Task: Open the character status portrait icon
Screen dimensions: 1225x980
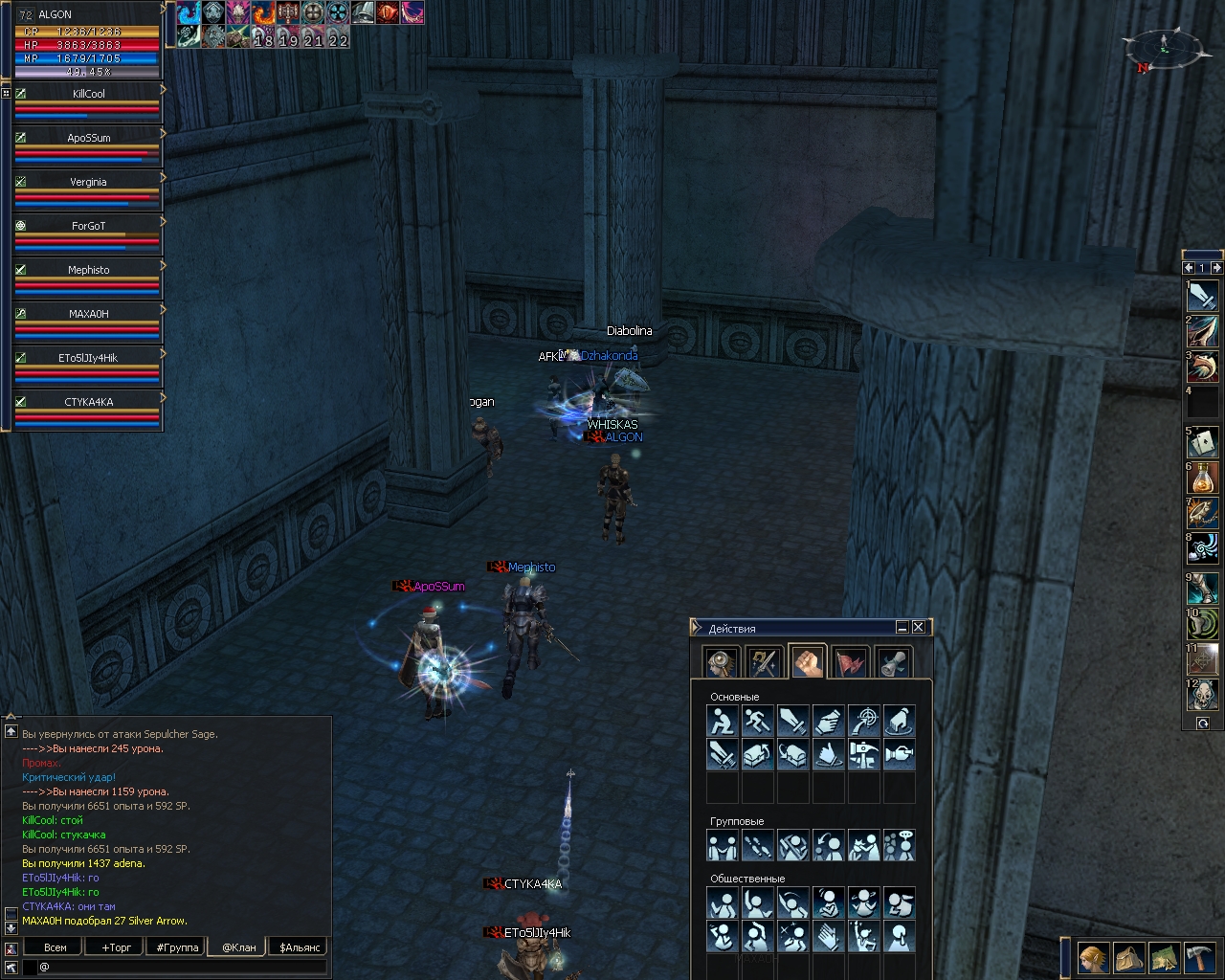Action: 1093,957
